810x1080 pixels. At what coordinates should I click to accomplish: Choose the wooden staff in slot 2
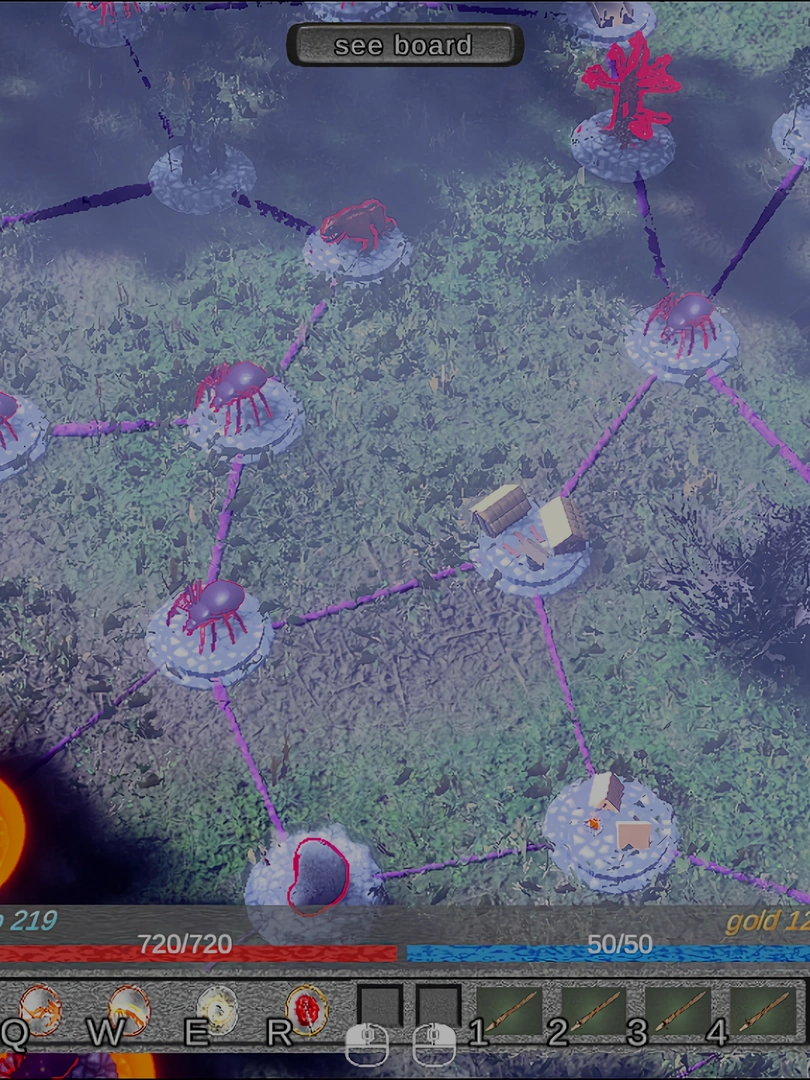[x=594, y=1010]
